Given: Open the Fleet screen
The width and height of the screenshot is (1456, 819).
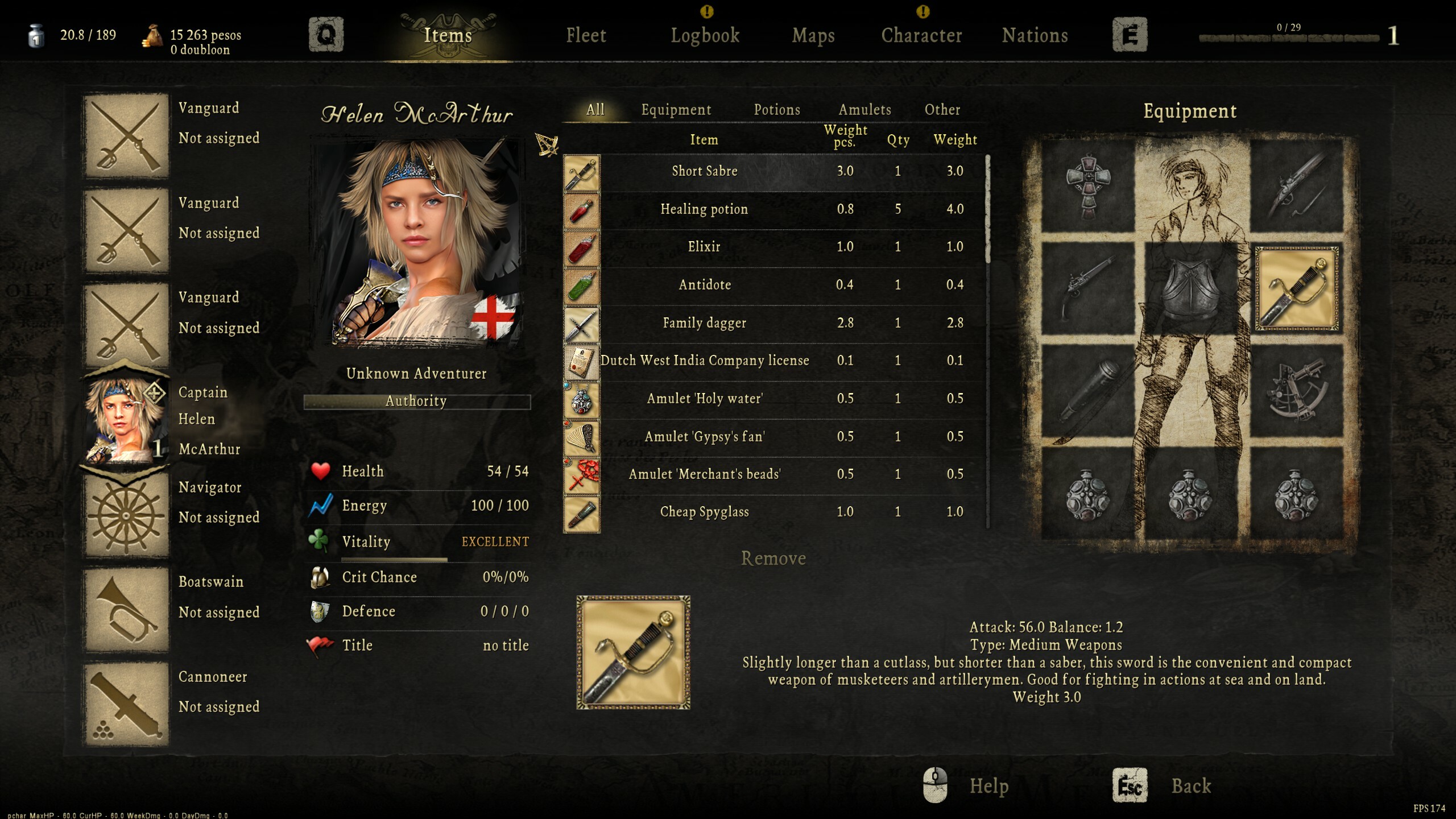Looking at the screenshot, I should coord(586,36).
